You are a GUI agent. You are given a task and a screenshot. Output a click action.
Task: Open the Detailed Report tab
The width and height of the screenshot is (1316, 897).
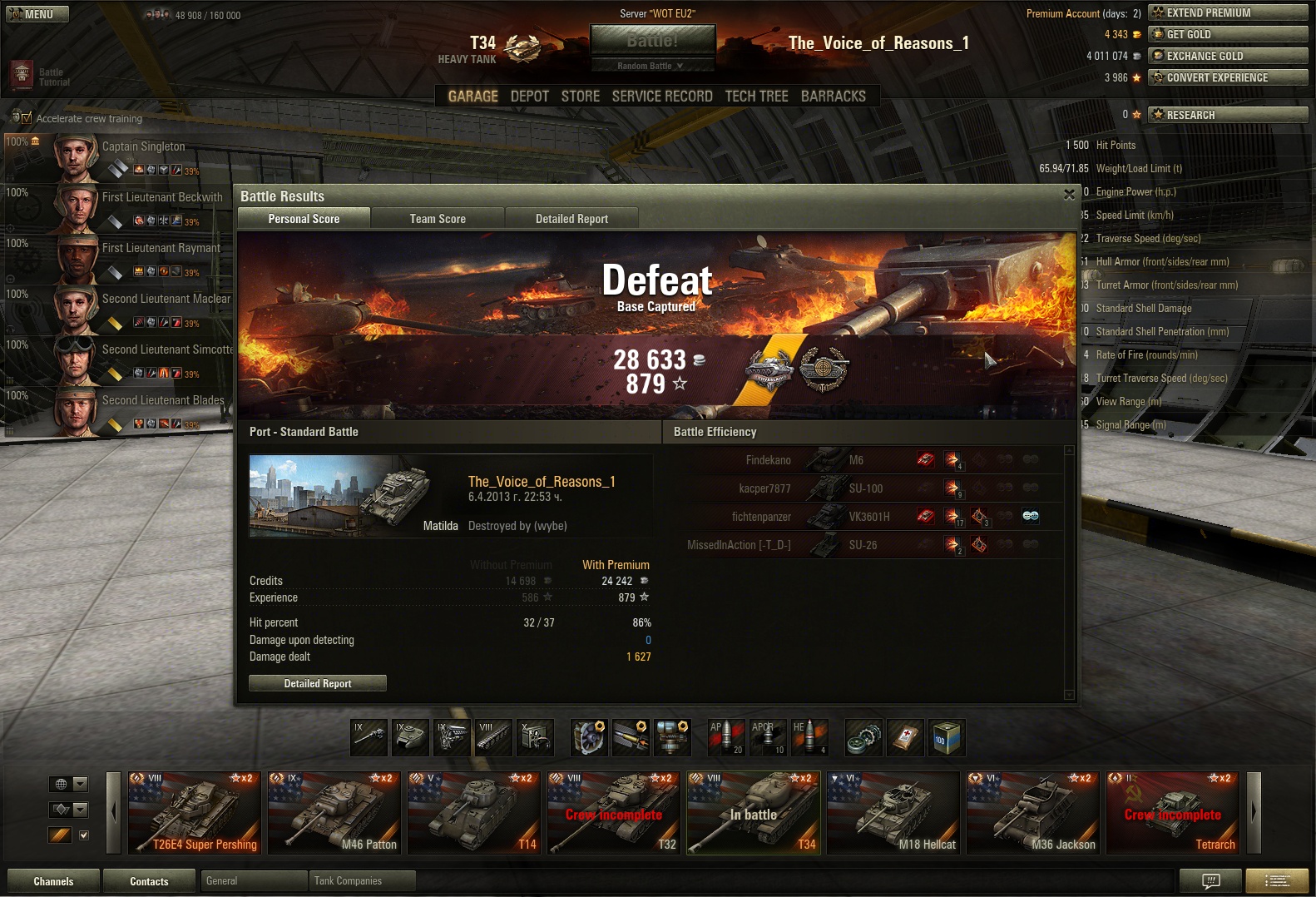click(571, 219)
